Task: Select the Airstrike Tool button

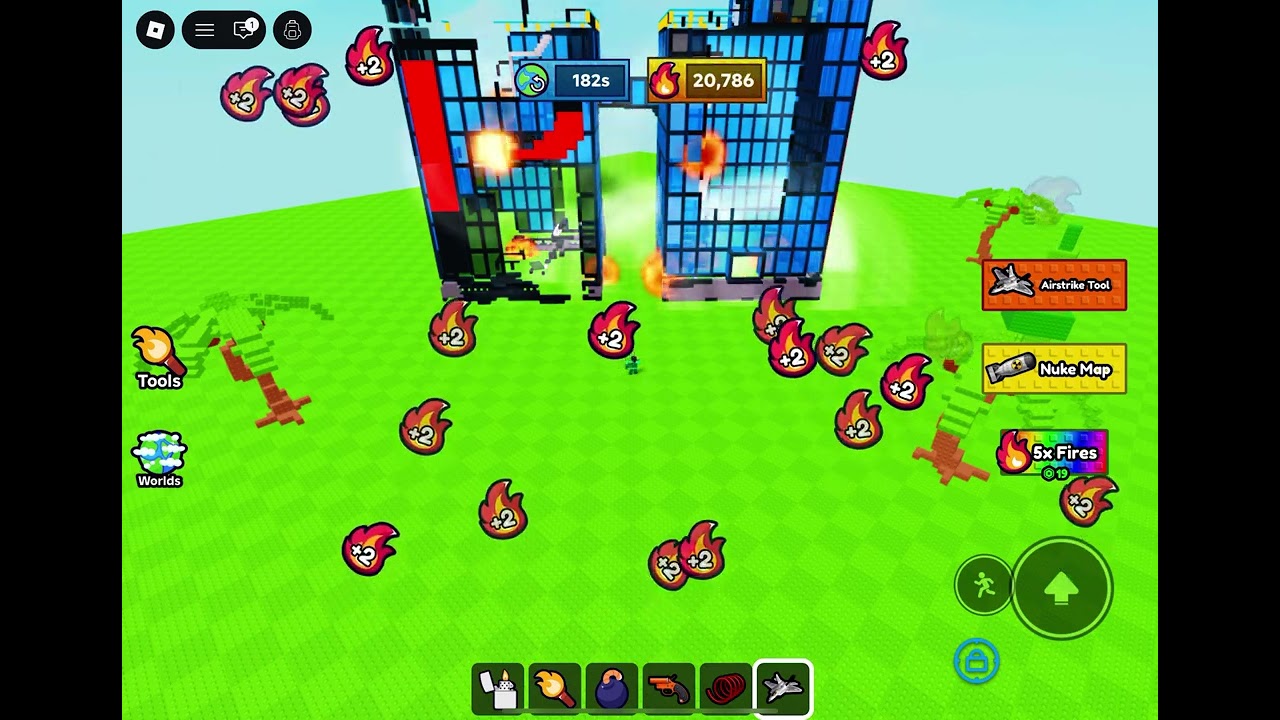Action: point(1054,285)
